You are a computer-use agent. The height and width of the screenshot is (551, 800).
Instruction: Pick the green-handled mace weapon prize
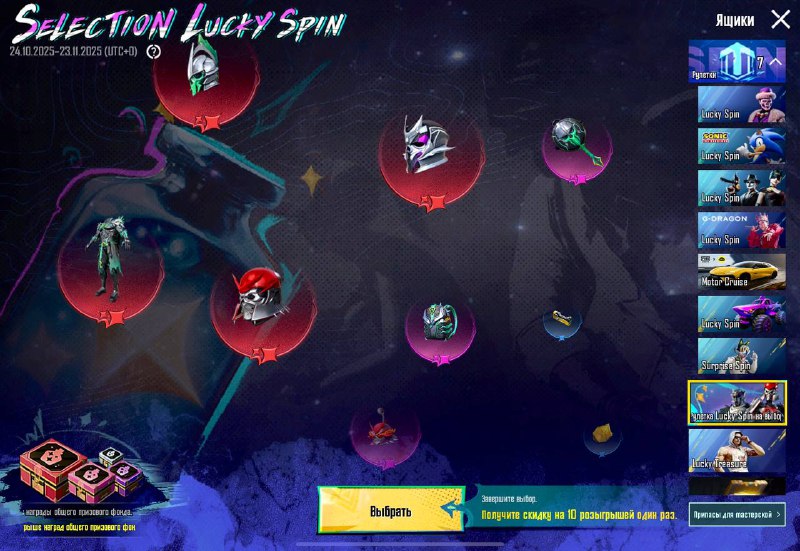click(576, 145)
